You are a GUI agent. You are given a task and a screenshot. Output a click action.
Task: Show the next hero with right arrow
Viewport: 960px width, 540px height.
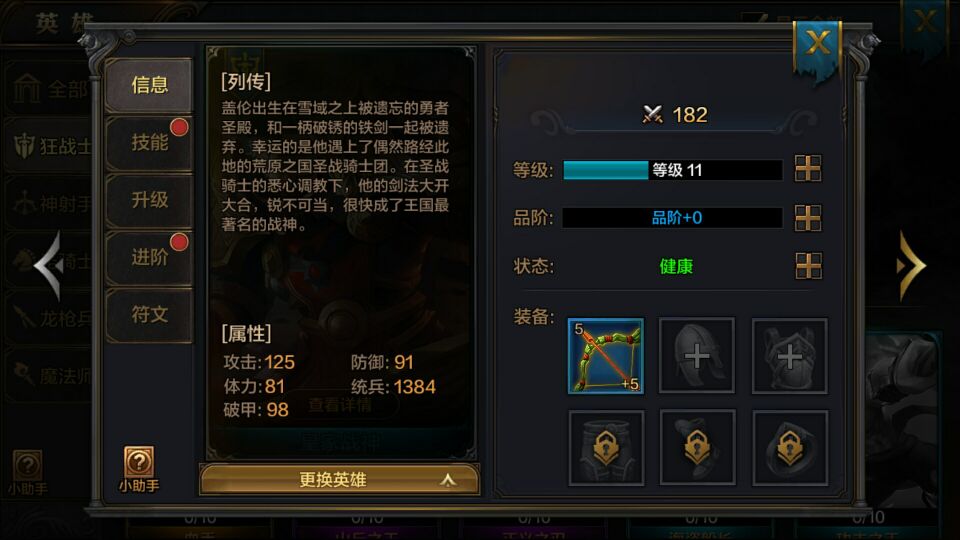[x=910, y=266]
